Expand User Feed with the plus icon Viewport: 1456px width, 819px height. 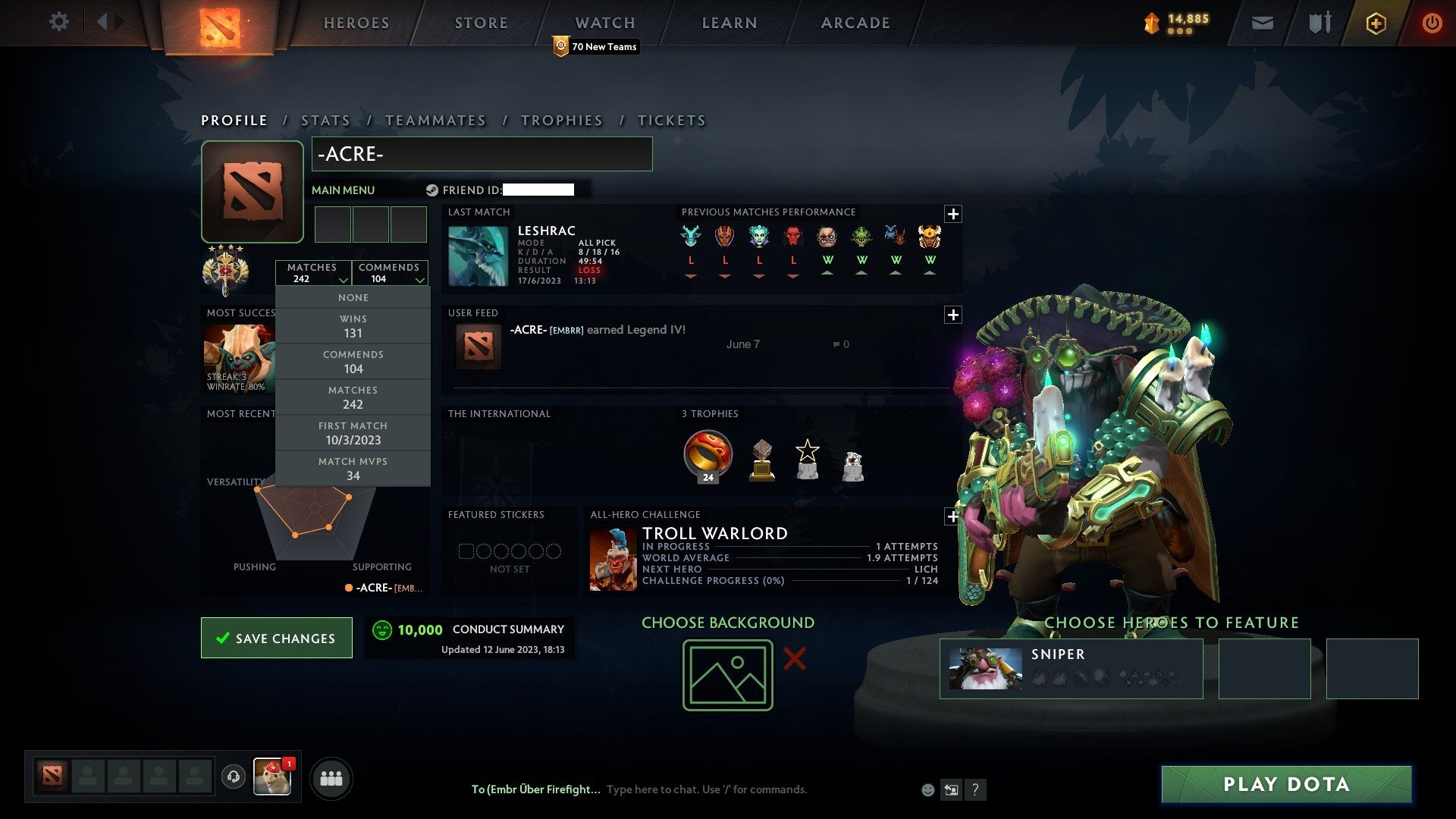coord(954,315)
